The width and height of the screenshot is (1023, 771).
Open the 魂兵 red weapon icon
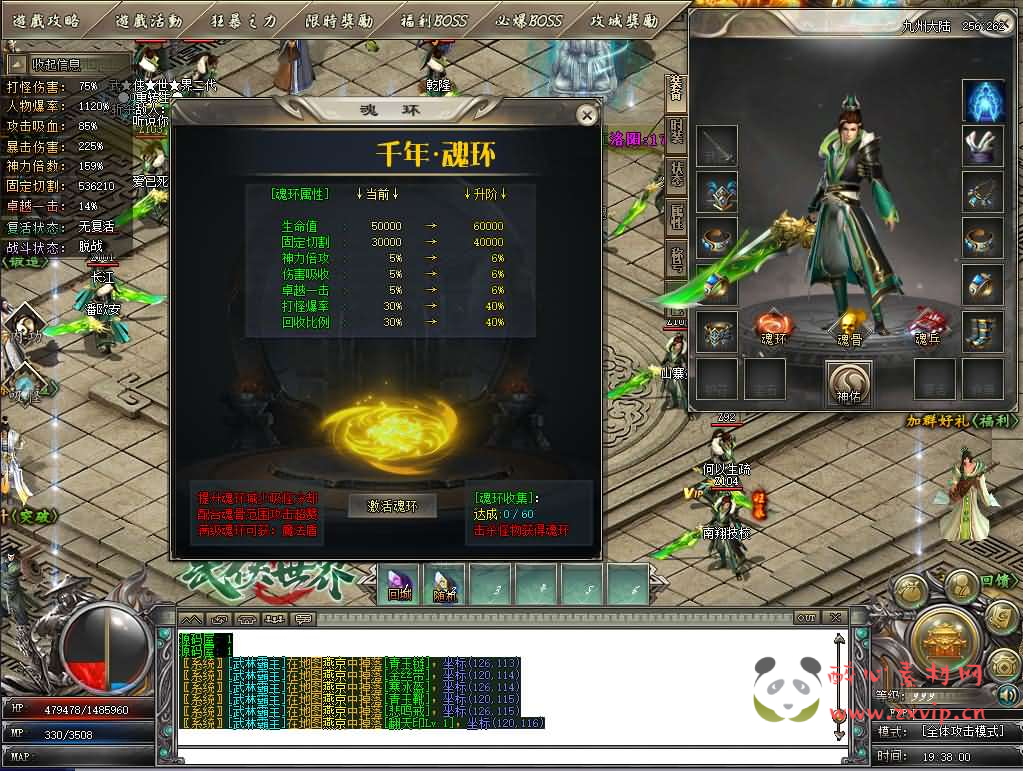coord(928,327)
